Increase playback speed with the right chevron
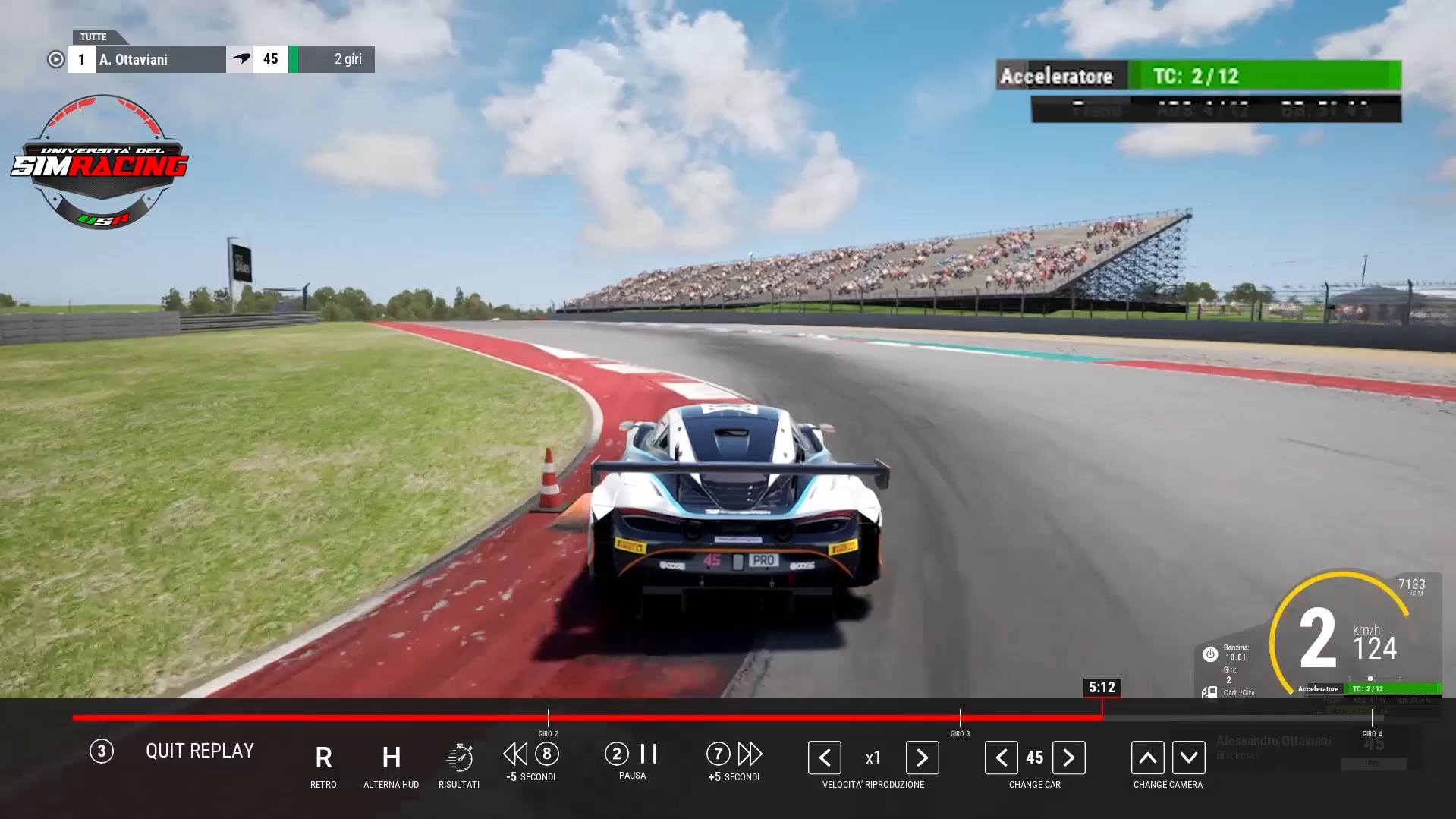This screenshot has width=1456, height=819. pyautogui.click(x=922, y=757)
